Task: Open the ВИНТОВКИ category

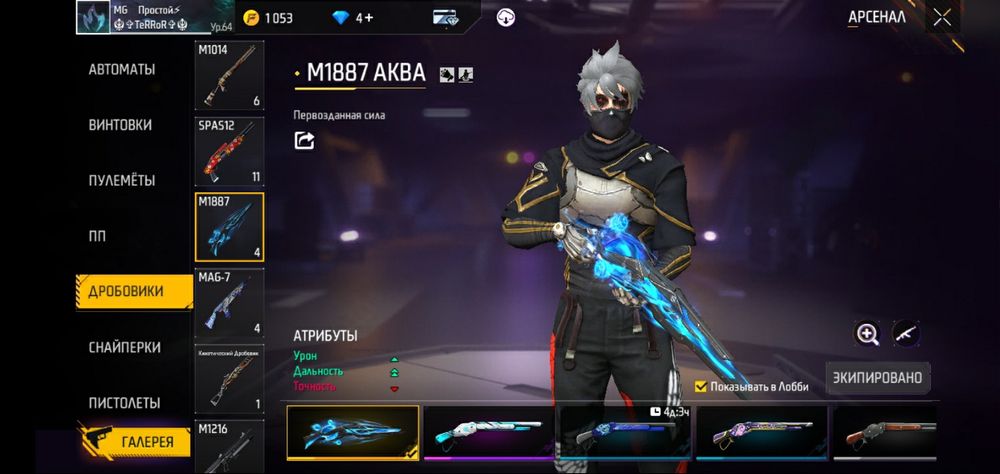Action: [120, 125]
